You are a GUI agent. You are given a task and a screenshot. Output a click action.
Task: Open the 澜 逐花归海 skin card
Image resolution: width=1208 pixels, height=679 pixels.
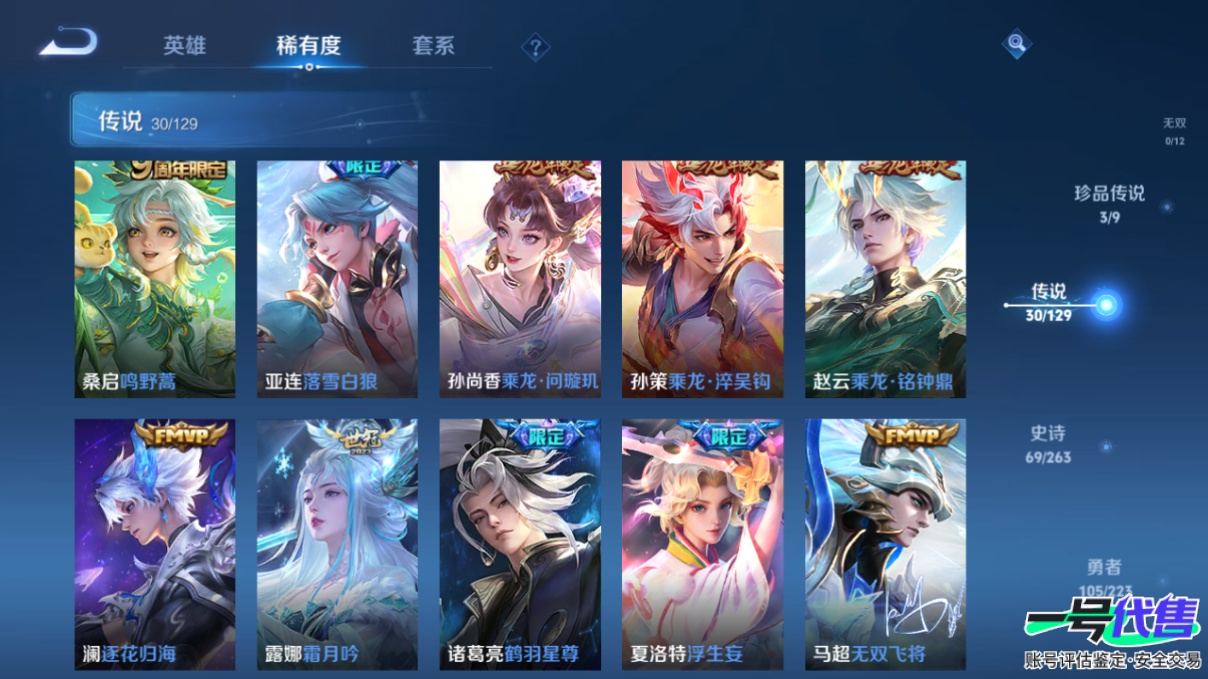[x=155, y=544]
